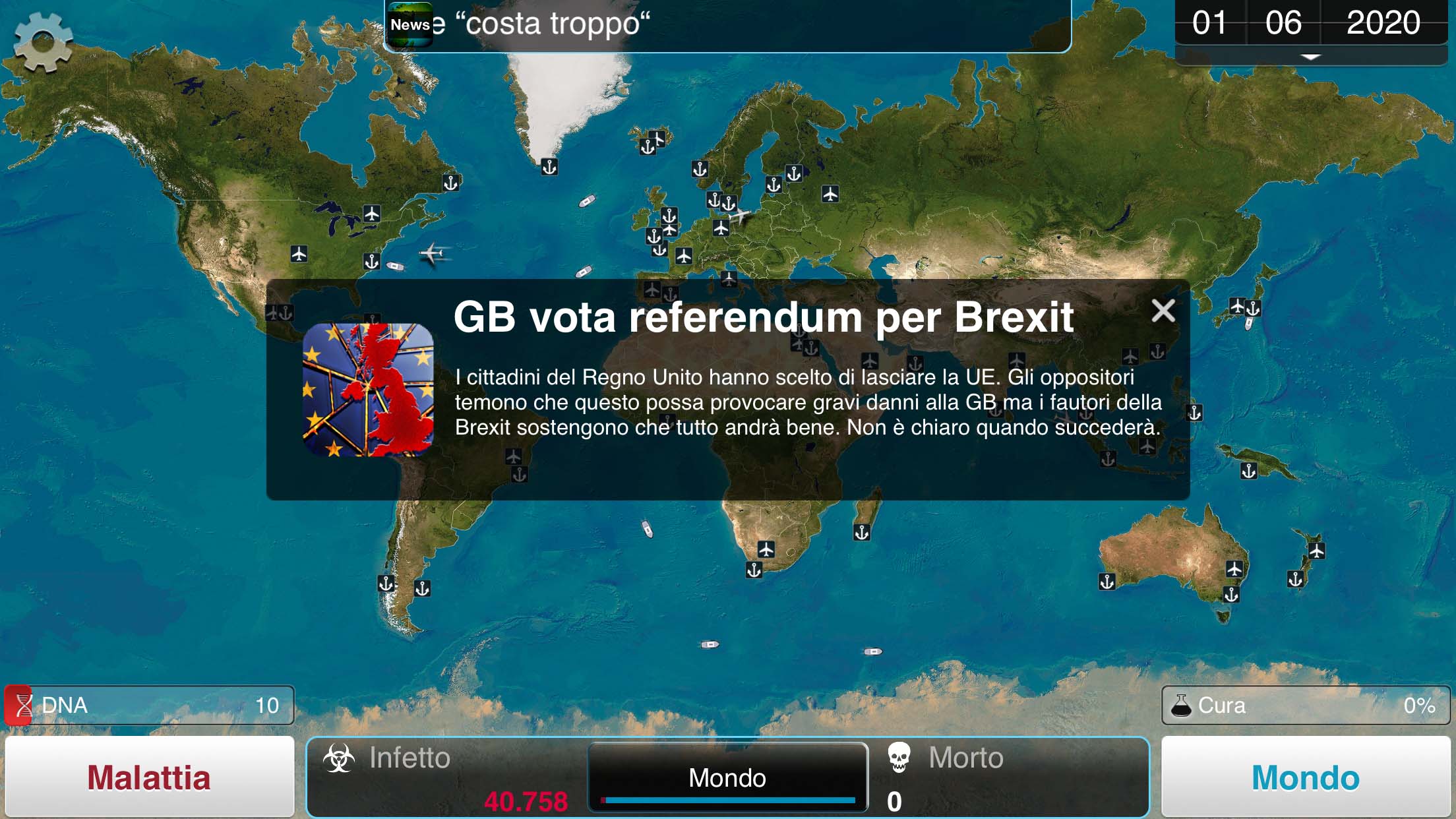Open the Cura cure progress bar
The height and width of the screenshot is (819, 1456).
pos(1305,705)
